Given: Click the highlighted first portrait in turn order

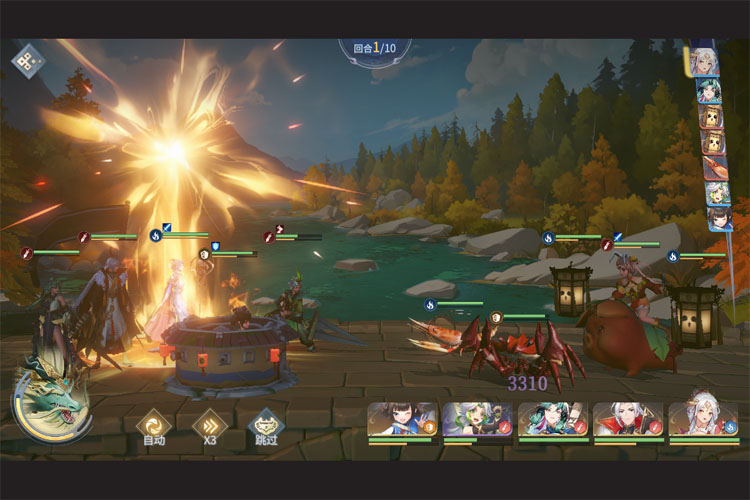Looking at the screenshot, I should point(704,62).
